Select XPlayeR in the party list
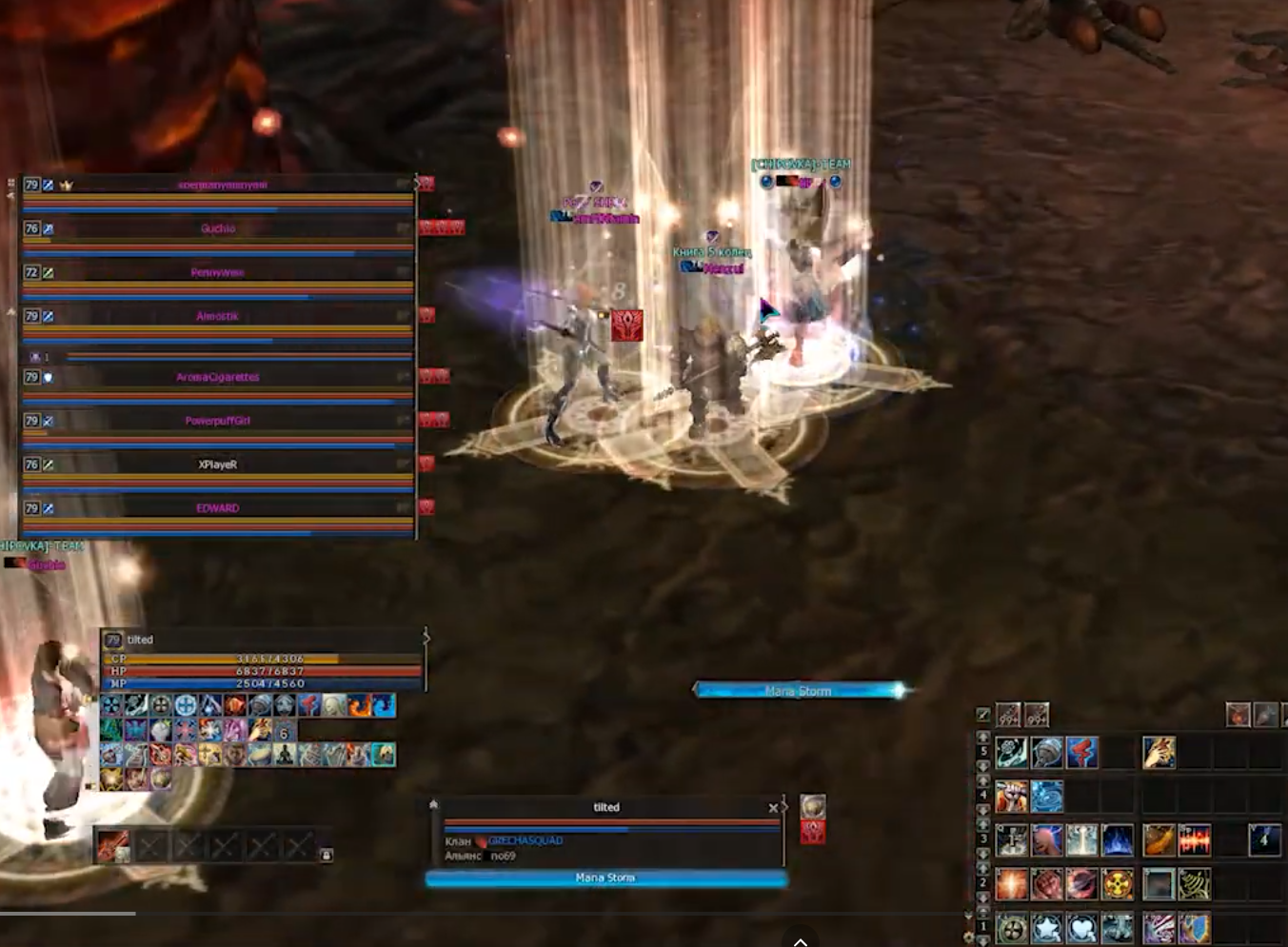This screenshot has height=947, width=1288. coord(218,464)
